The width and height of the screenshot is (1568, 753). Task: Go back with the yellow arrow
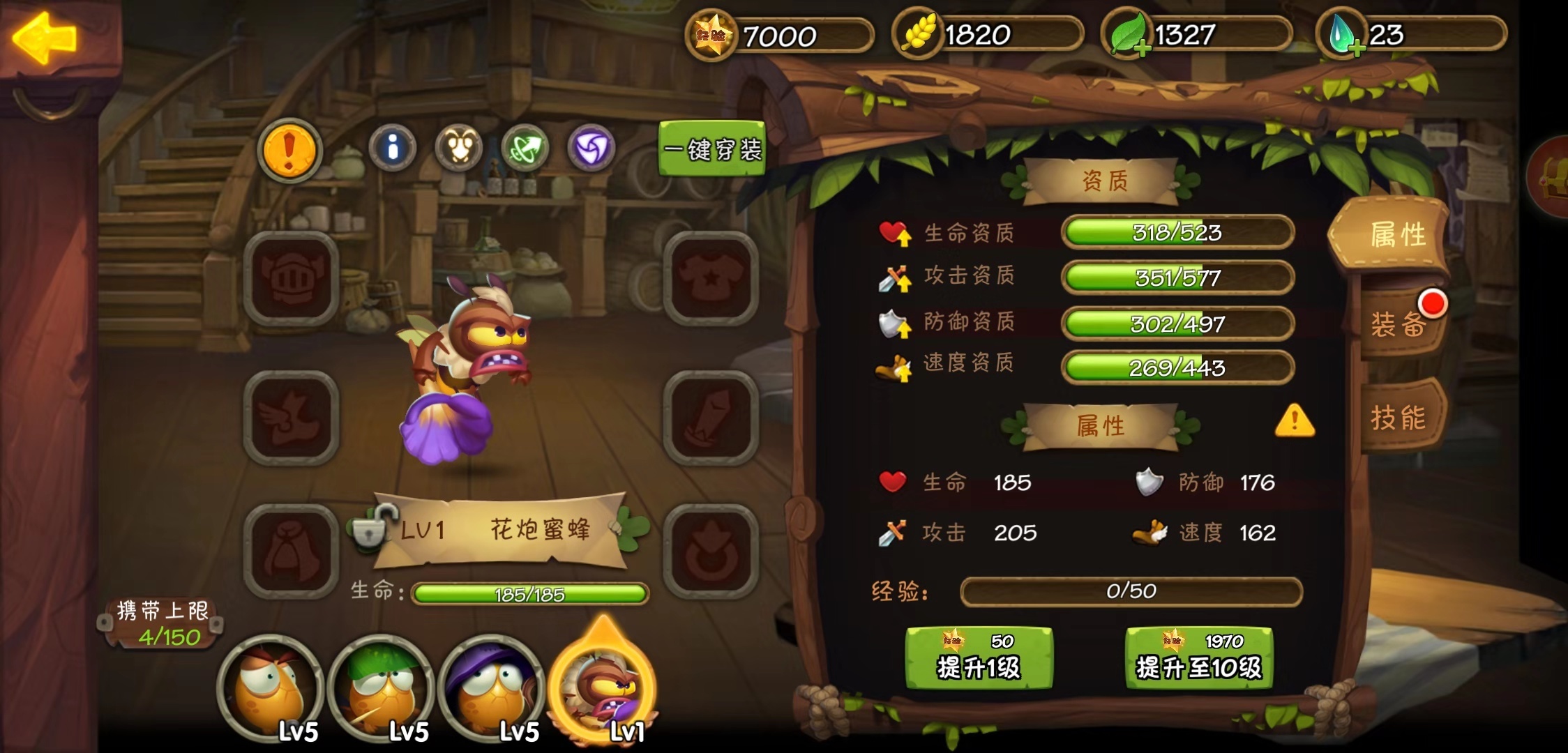point(45,38)
